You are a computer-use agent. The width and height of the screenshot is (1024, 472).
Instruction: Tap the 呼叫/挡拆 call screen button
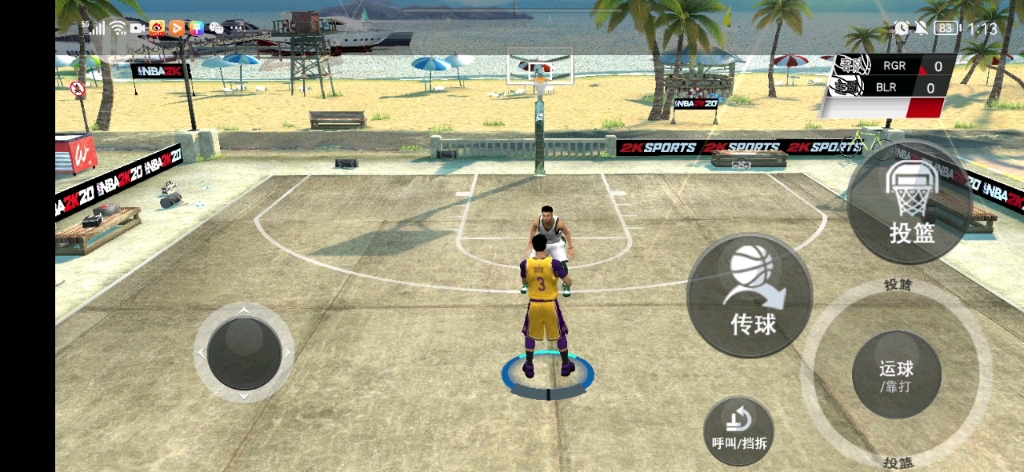738,430
